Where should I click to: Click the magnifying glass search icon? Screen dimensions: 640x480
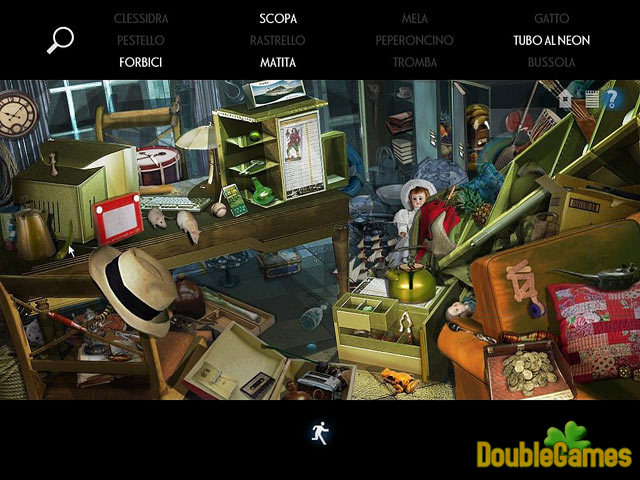[x=60, y=40]
